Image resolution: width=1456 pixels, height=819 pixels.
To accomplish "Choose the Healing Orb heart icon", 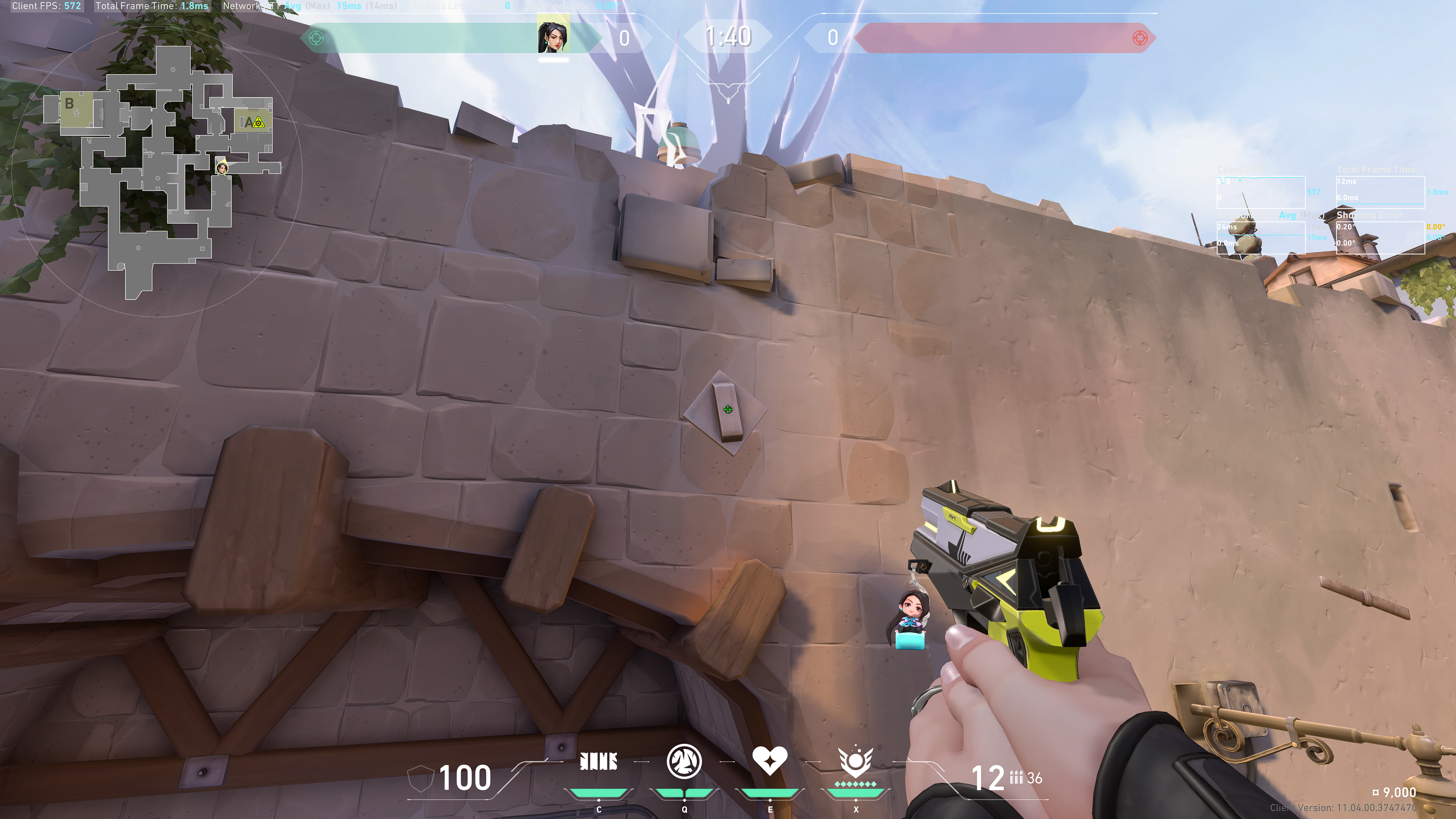I will [769, 761].
